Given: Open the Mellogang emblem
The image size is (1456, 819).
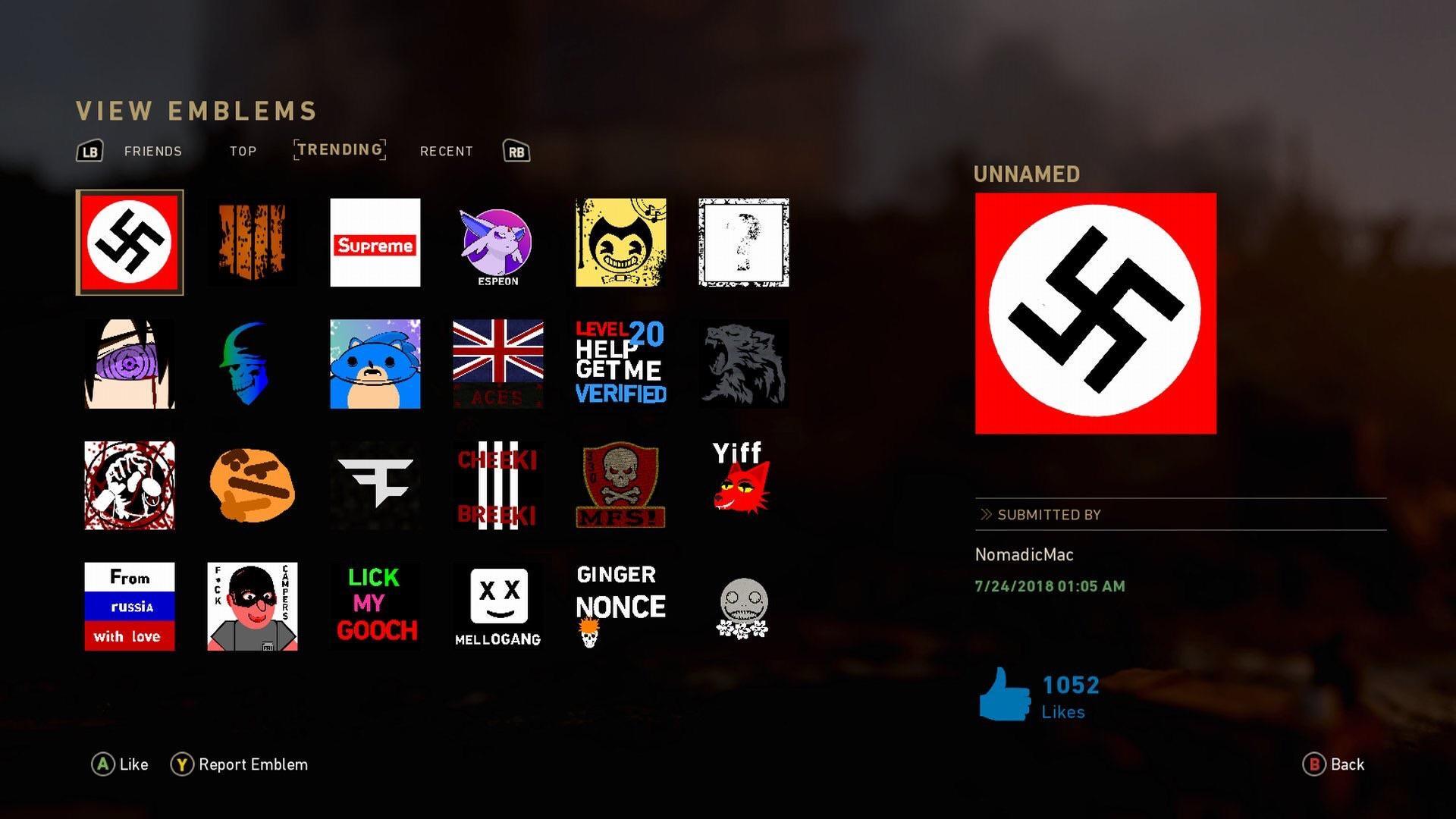Looking at the screenshot, I should [x=497, y=606].
